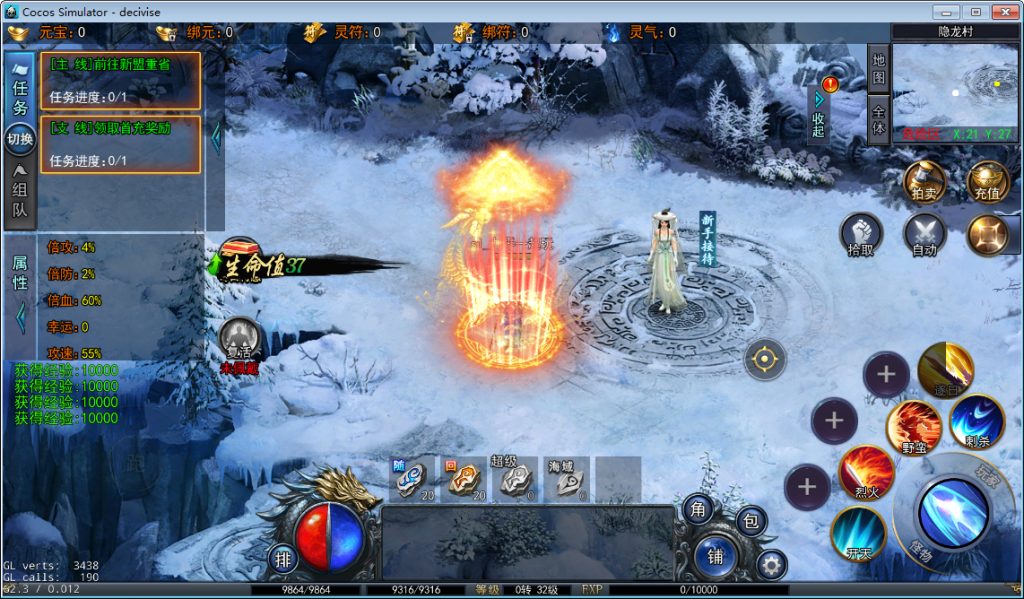Image resolution: width=1024 pixels, height=599 pixels.
Task: Switch to the 组队 team tab
Action: tap(20, 195)
